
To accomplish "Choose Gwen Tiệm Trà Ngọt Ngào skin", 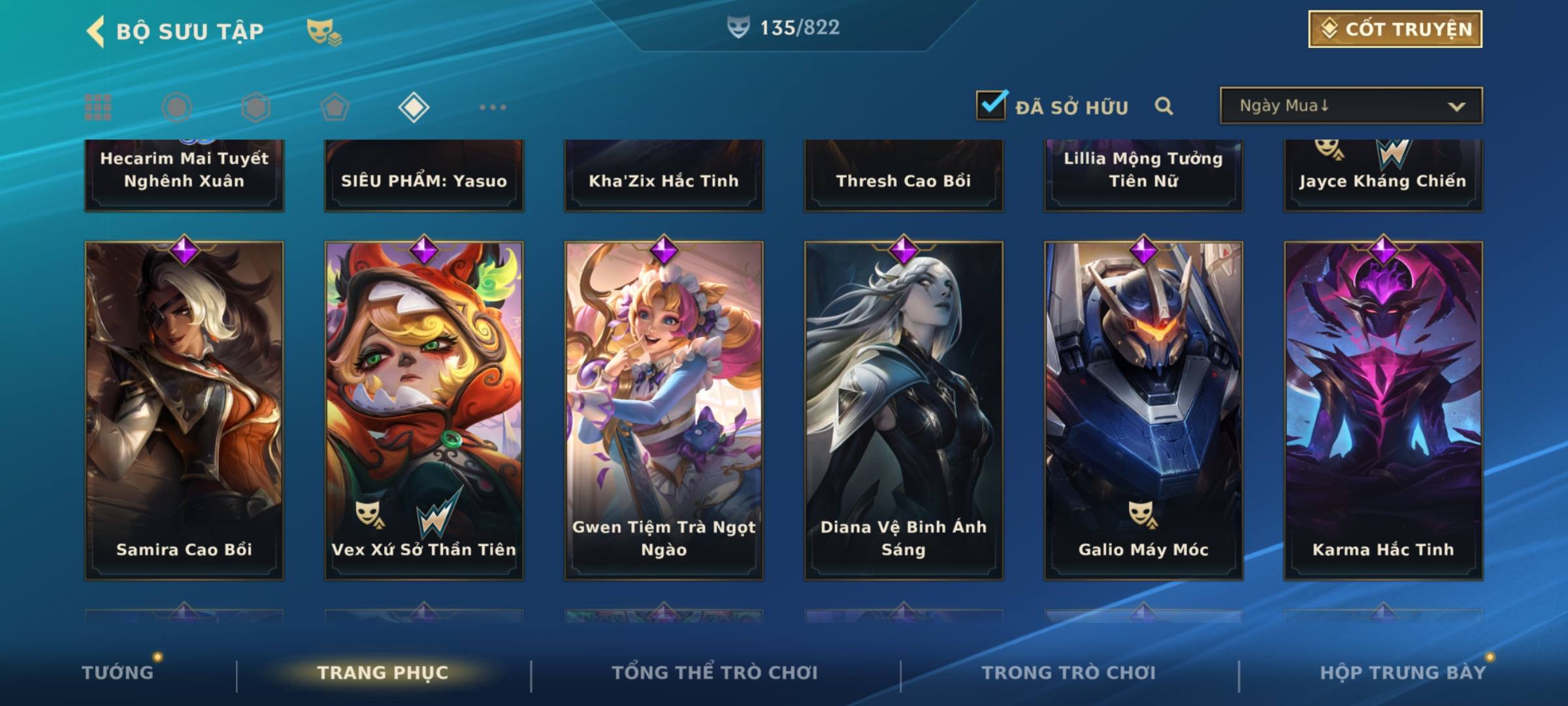I will [x=664, y=411].
